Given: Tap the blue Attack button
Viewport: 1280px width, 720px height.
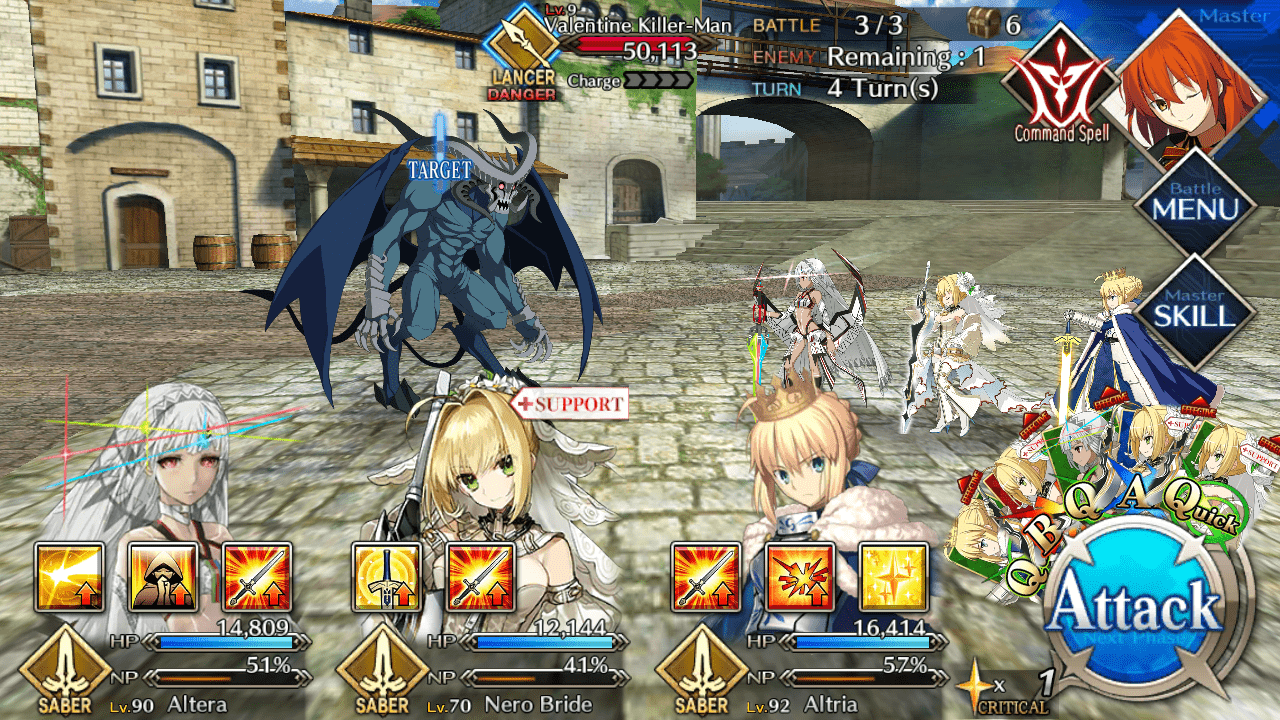Looking at the screenshot, I should pyautogui.click(x=1139, y=610).
